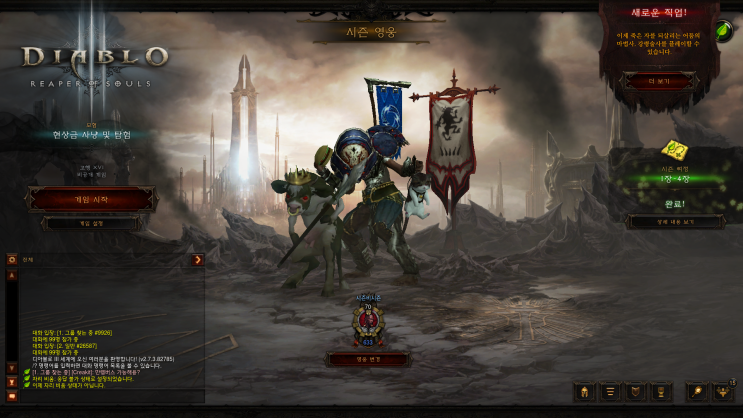Click the hand mirror icon button
The image size is (743, 418).
click(x=696, y=391)
